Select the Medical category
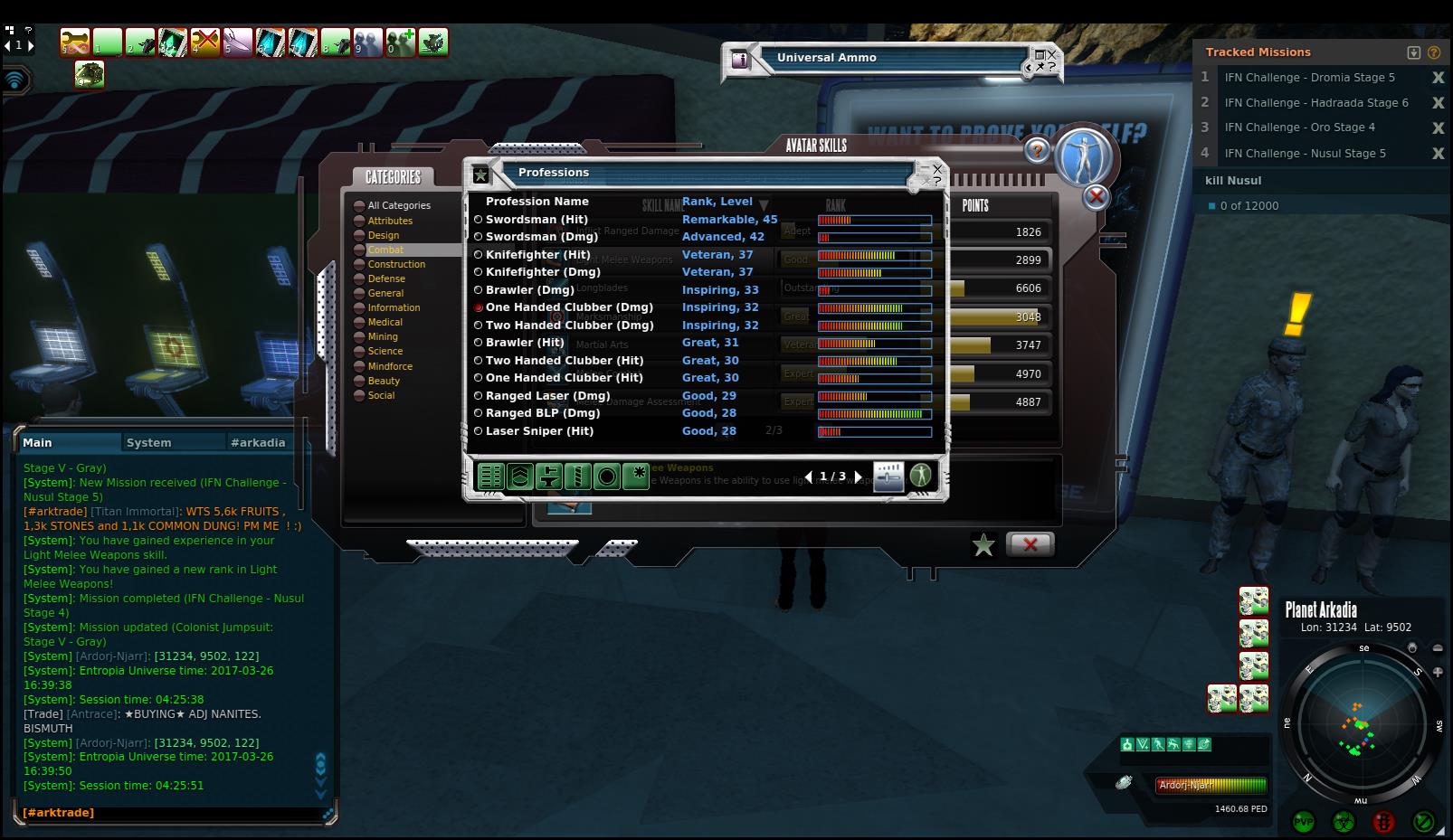This screenshot has height=840, width=1453. [385, 322]
